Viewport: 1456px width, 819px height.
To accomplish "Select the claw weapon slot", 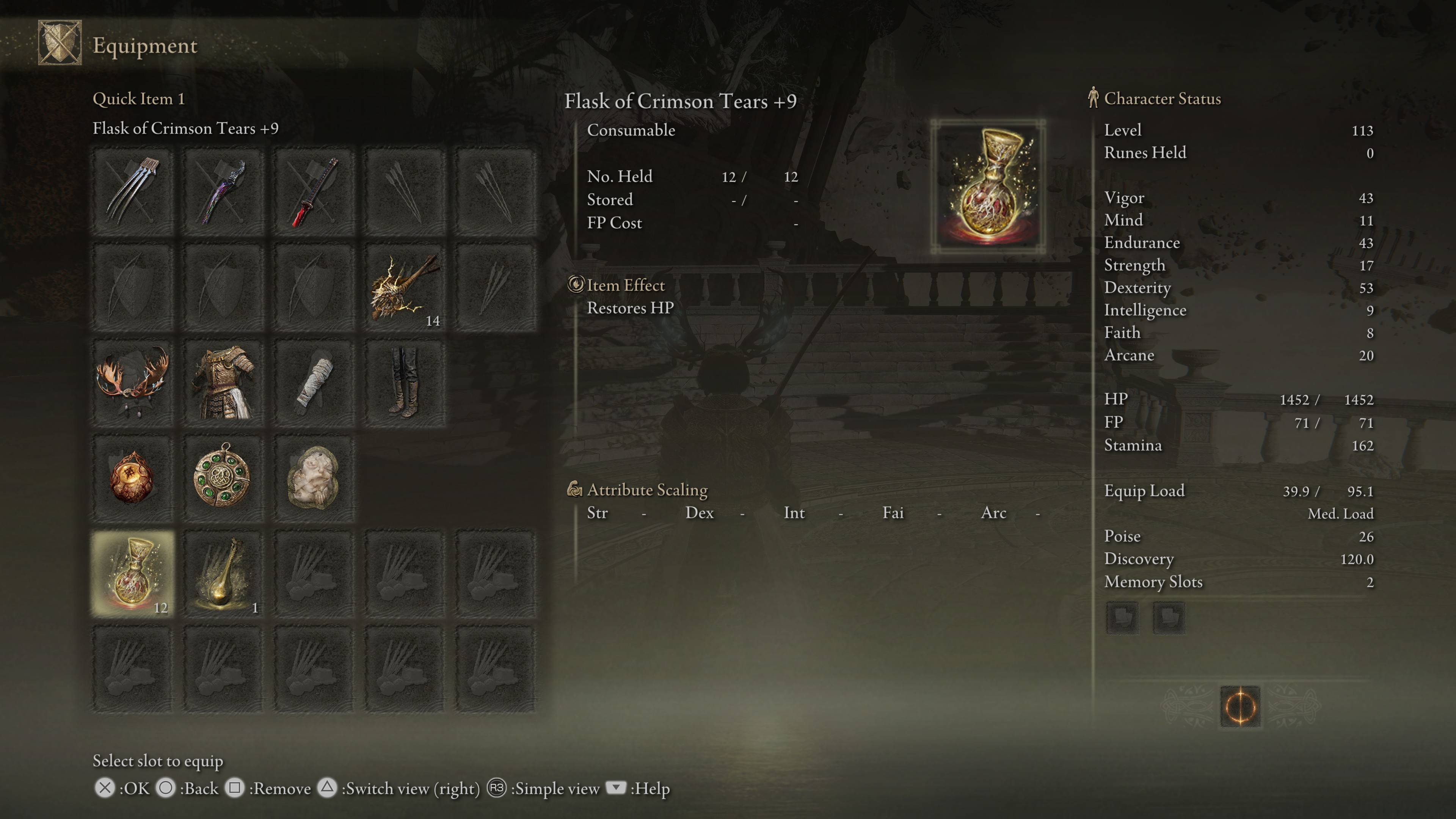I will (133, 191).
